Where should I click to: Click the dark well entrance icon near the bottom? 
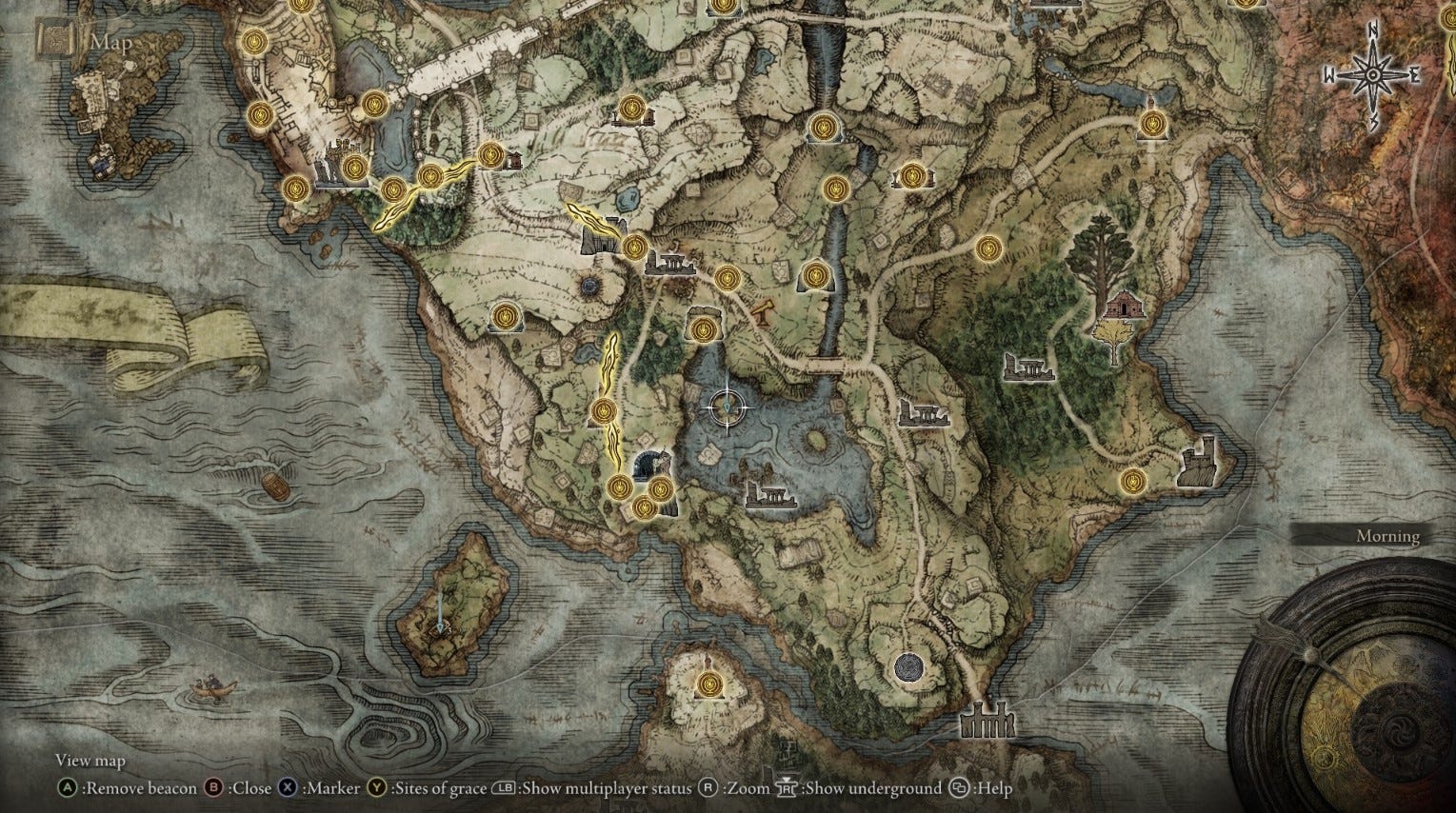click(x=908, y=669)
